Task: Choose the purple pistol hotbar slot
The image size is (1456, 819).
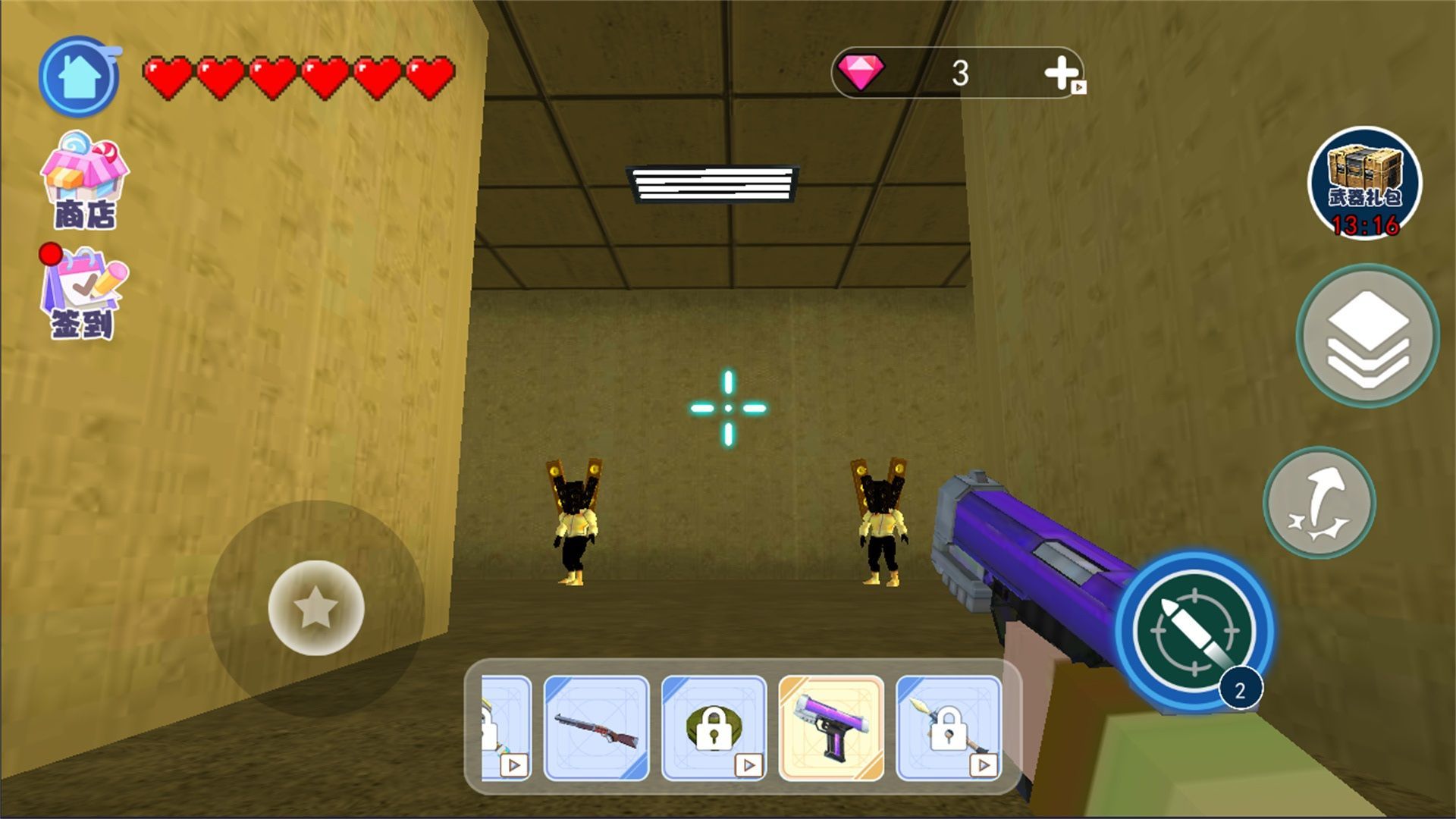Action: (831, 728)
